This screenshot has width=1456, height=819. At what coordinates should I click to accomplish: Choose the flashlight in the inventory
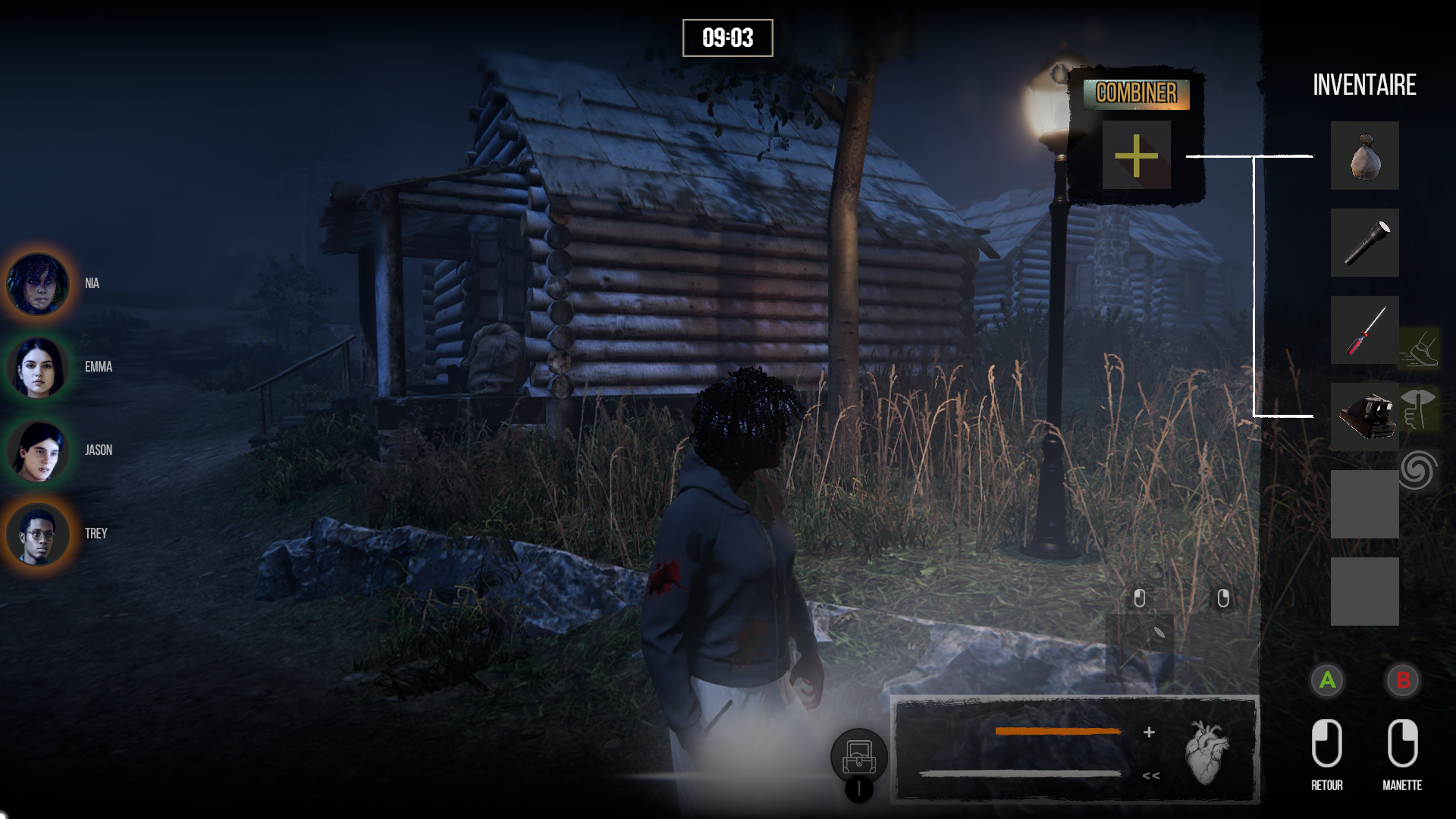point(1364,243)
